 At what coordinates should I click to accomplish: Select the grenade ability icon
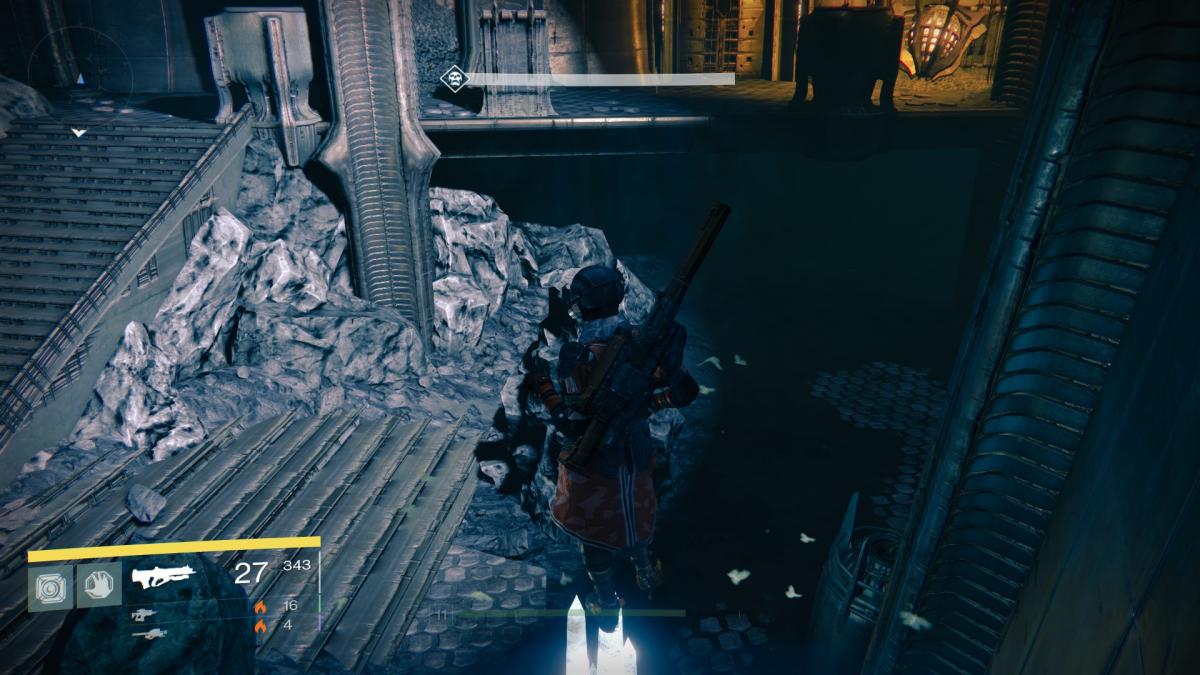tap(49, 583)
